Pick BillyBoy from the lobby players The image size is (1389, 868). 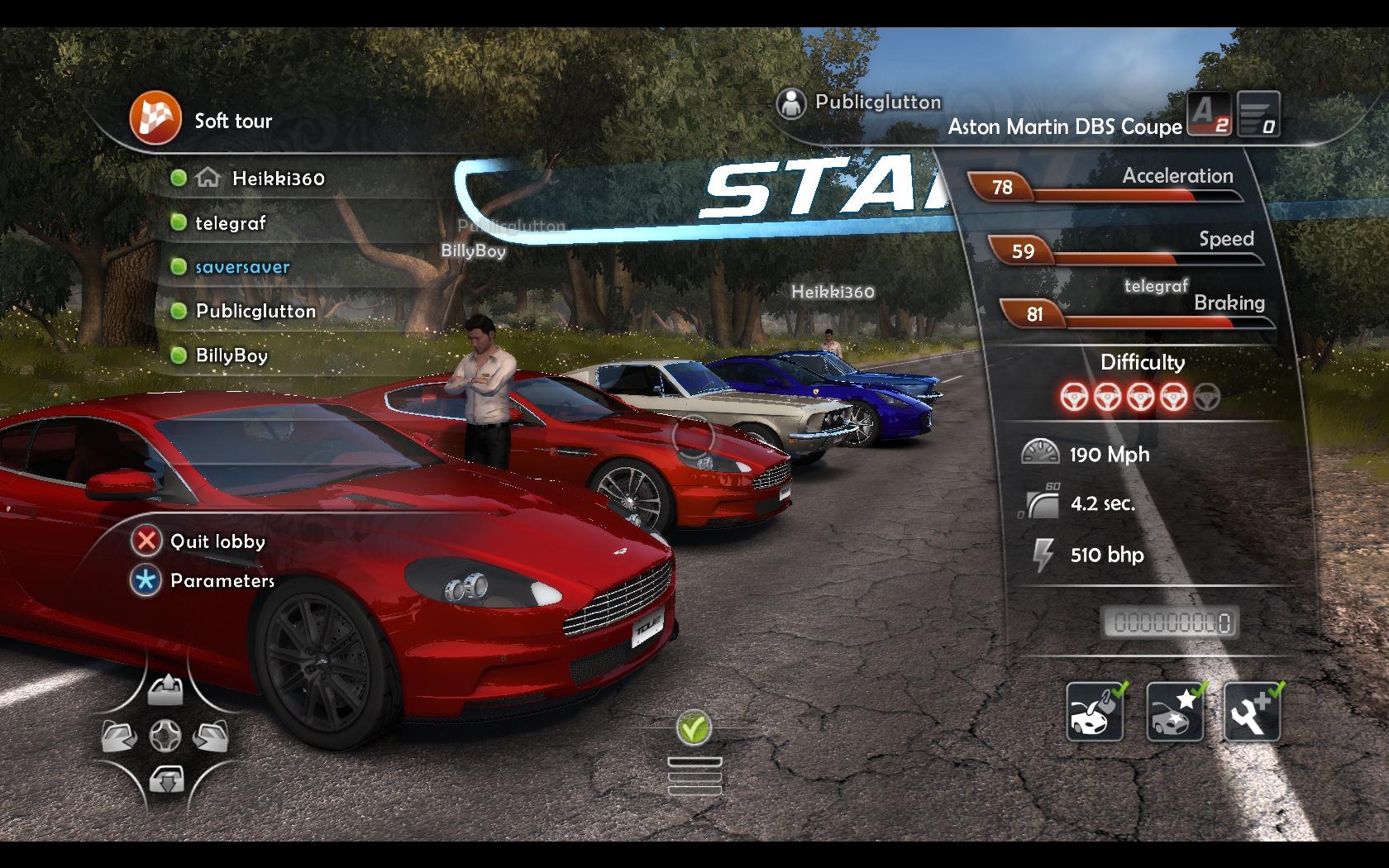pyautogui.click(x=231, y=355)
